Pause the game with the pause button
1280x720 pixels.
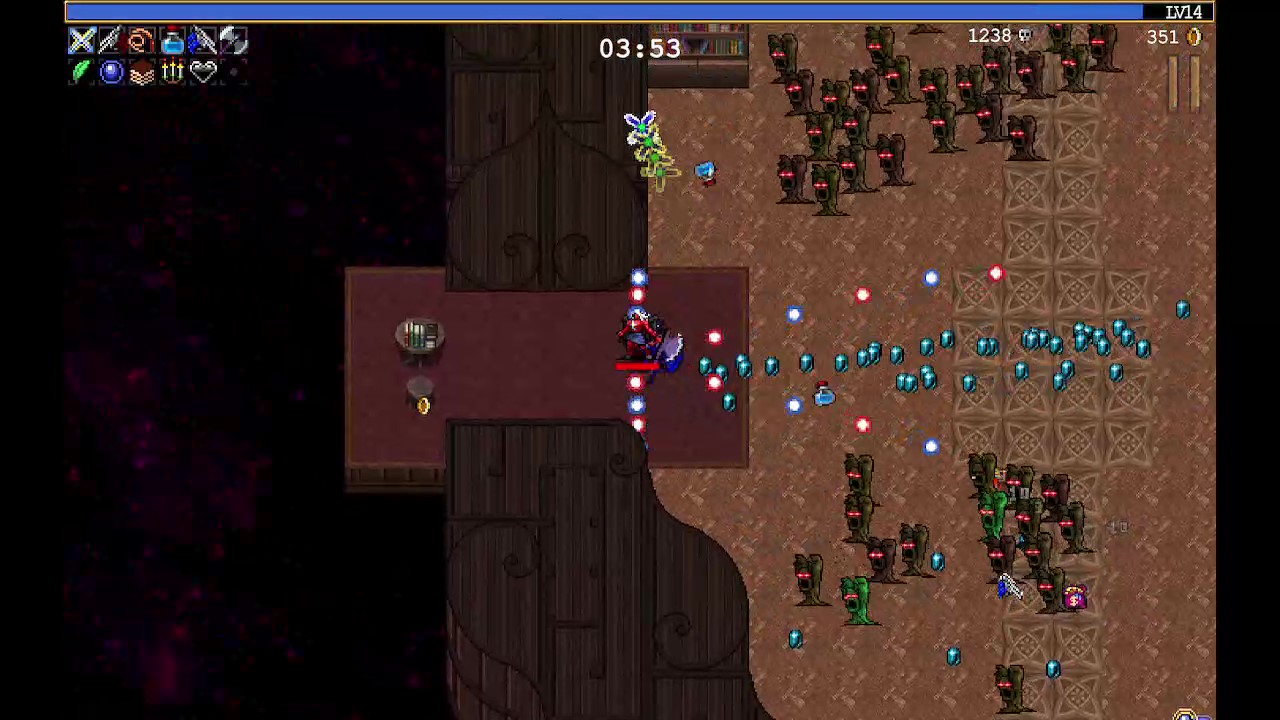(1185, 85)
